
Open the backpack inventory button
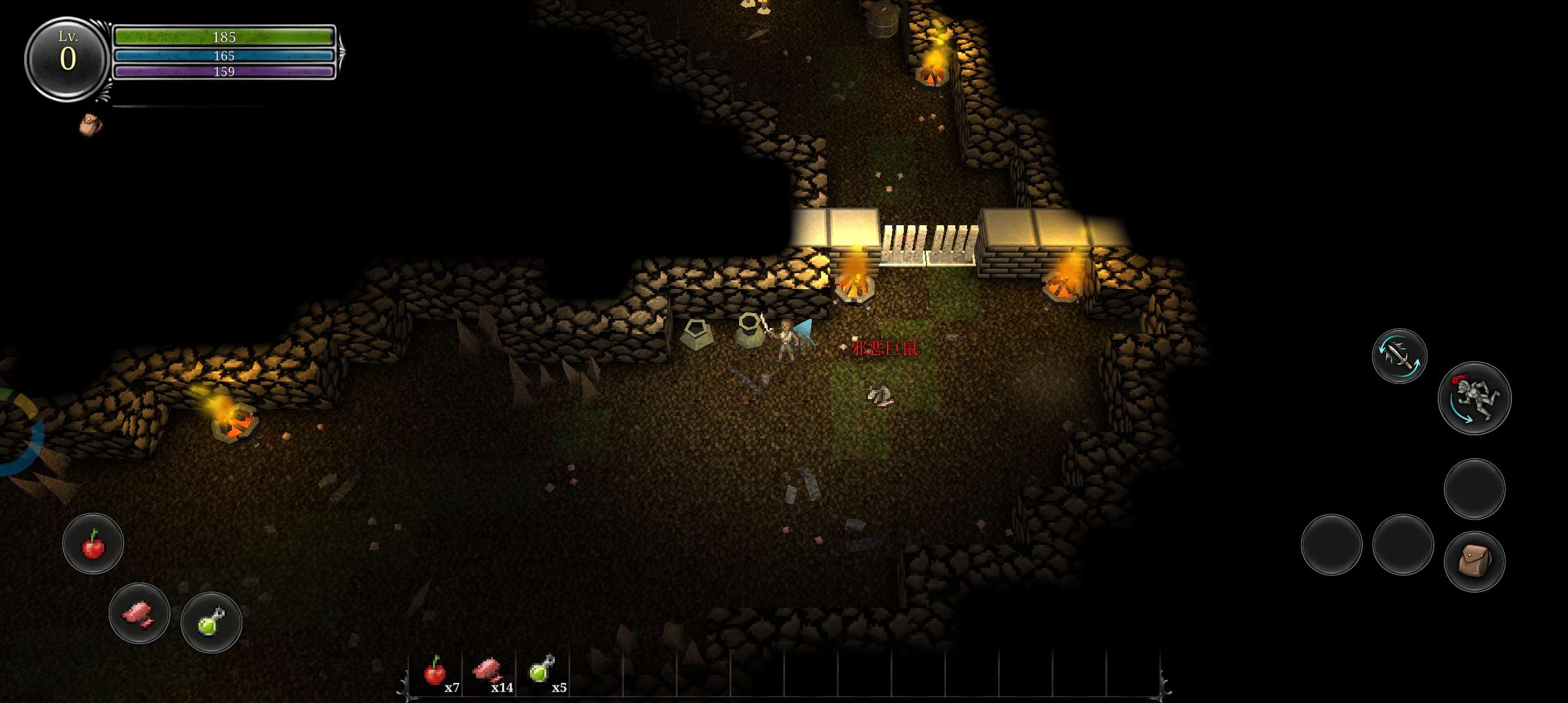1474,561
